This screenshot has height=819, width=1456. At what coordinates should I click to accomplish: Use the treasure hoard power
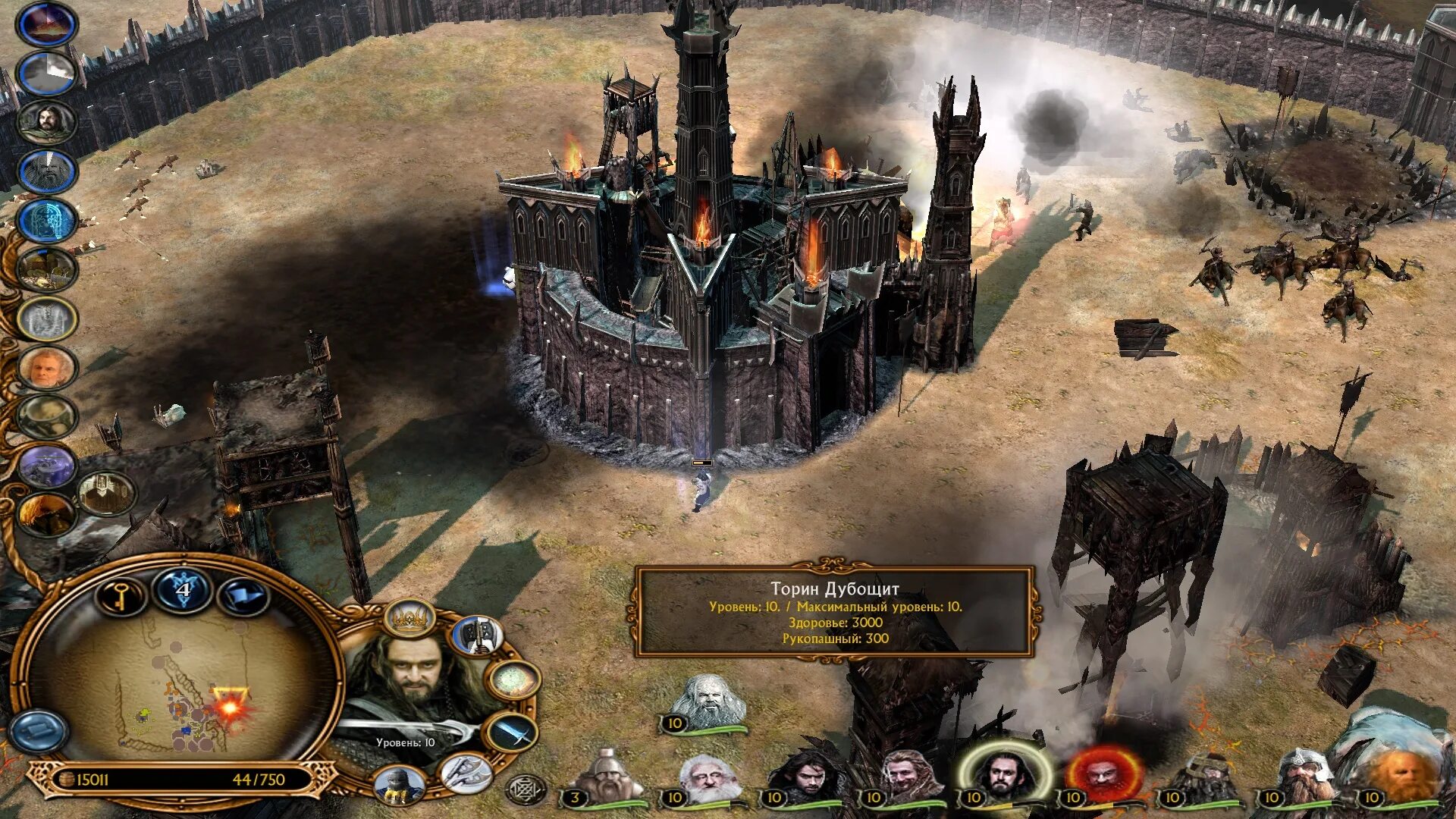coord(47,269)
